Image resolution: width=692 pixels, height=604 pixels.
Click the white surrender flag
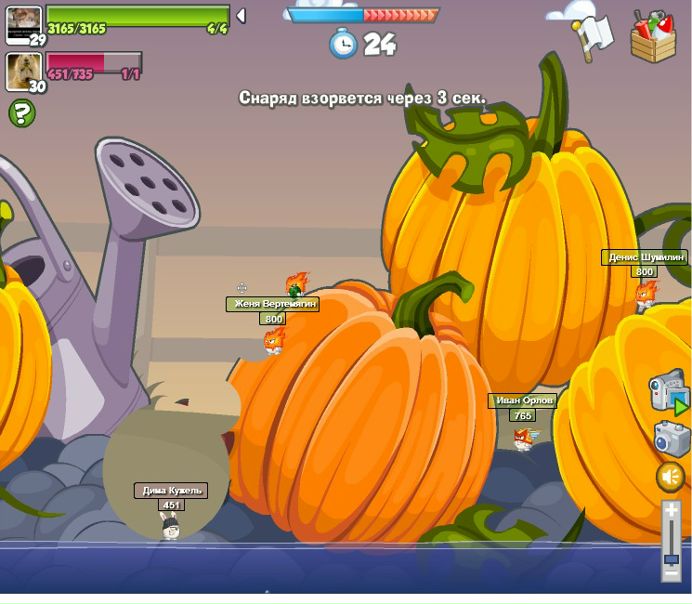pos(591,35)
